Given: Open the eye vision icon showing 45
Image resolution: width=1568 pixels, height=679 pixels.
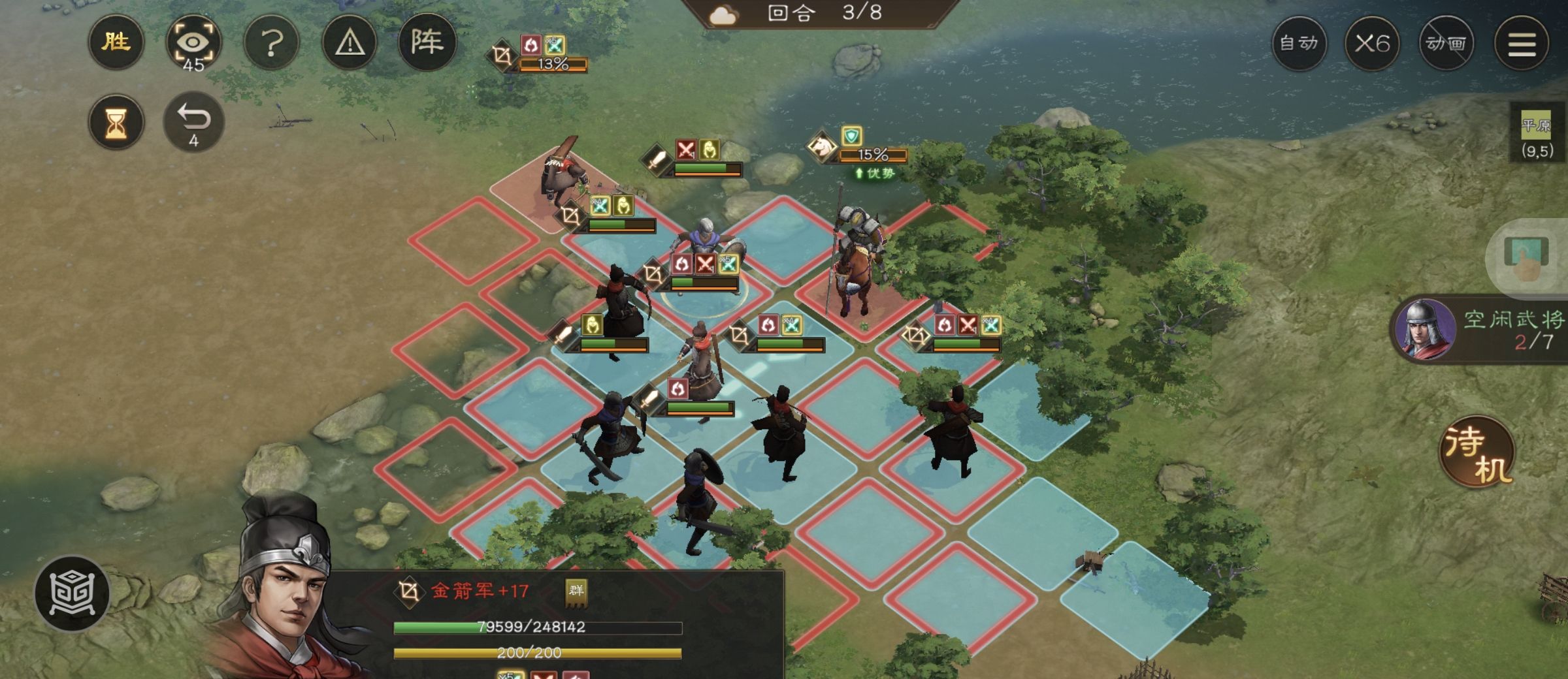Looking at the screenshot, I should 195,42.
